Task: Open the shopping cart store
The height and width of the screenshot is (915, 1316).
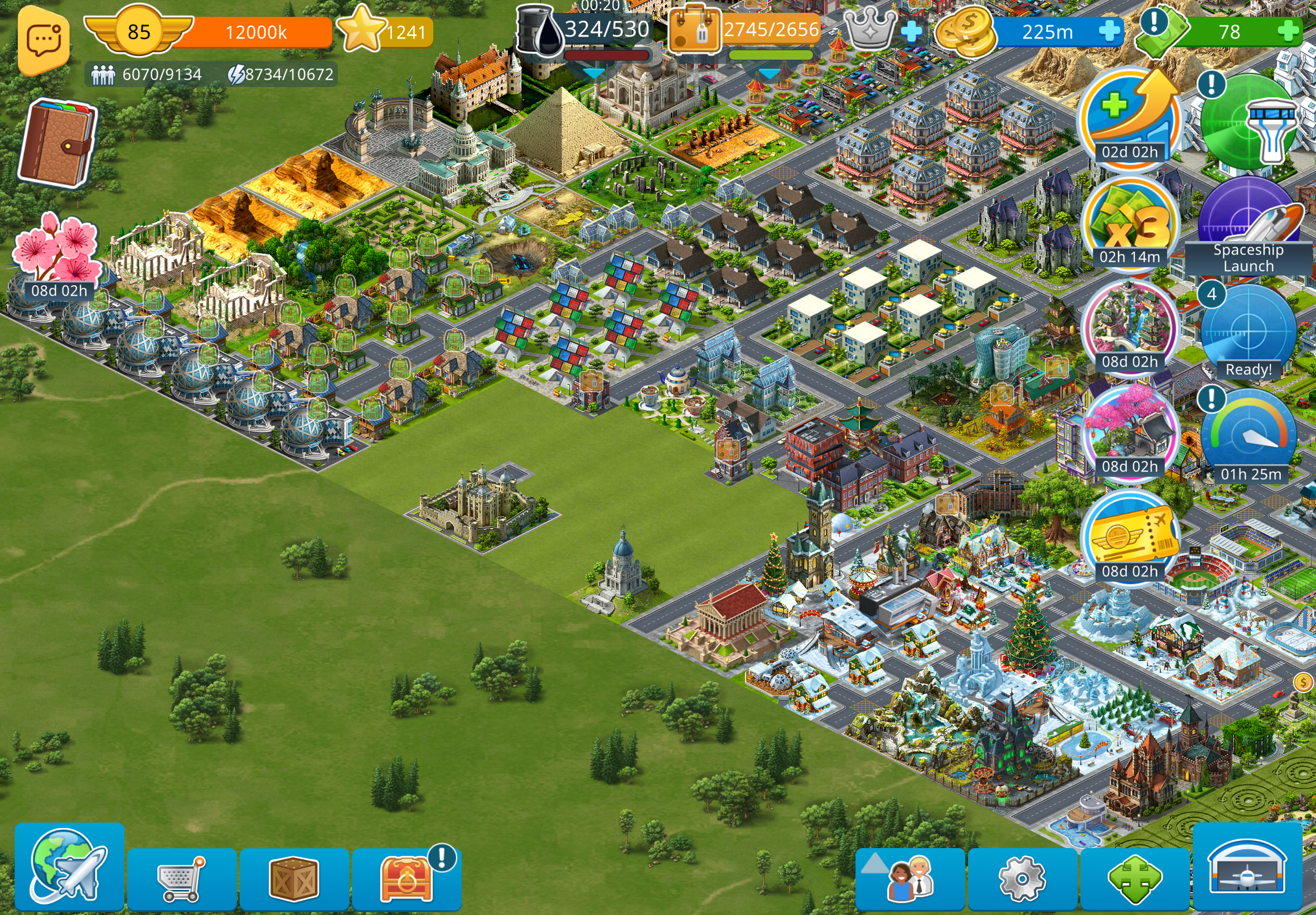Action: click(182, 878)
